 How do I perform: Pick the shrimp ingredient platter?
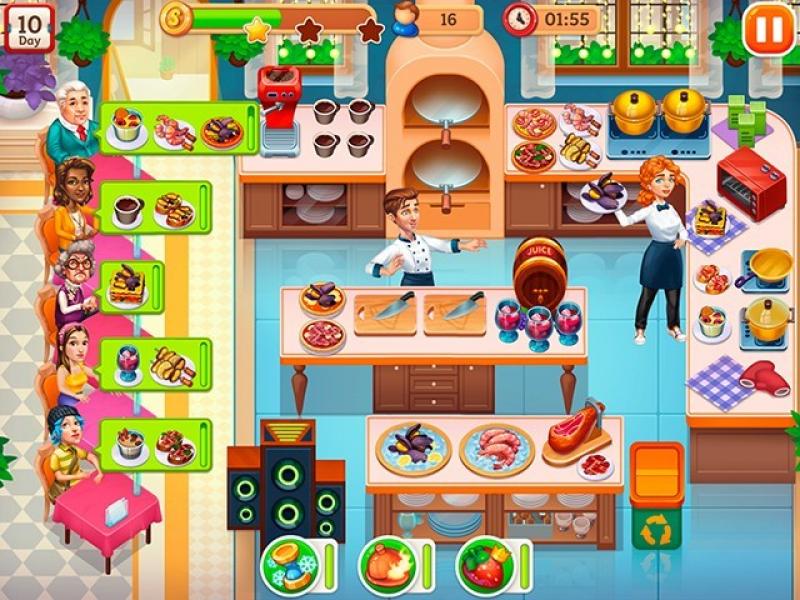(x=497, y=449)
